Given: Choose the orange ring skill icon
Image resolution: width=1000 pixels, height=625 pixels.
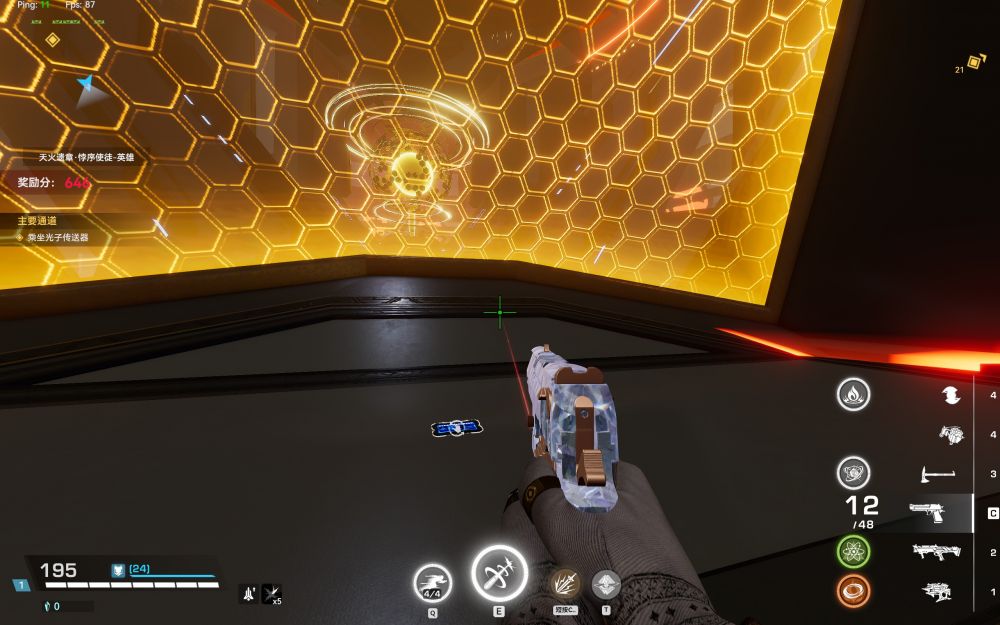Looking at the screenshot, I should (853, 591).
